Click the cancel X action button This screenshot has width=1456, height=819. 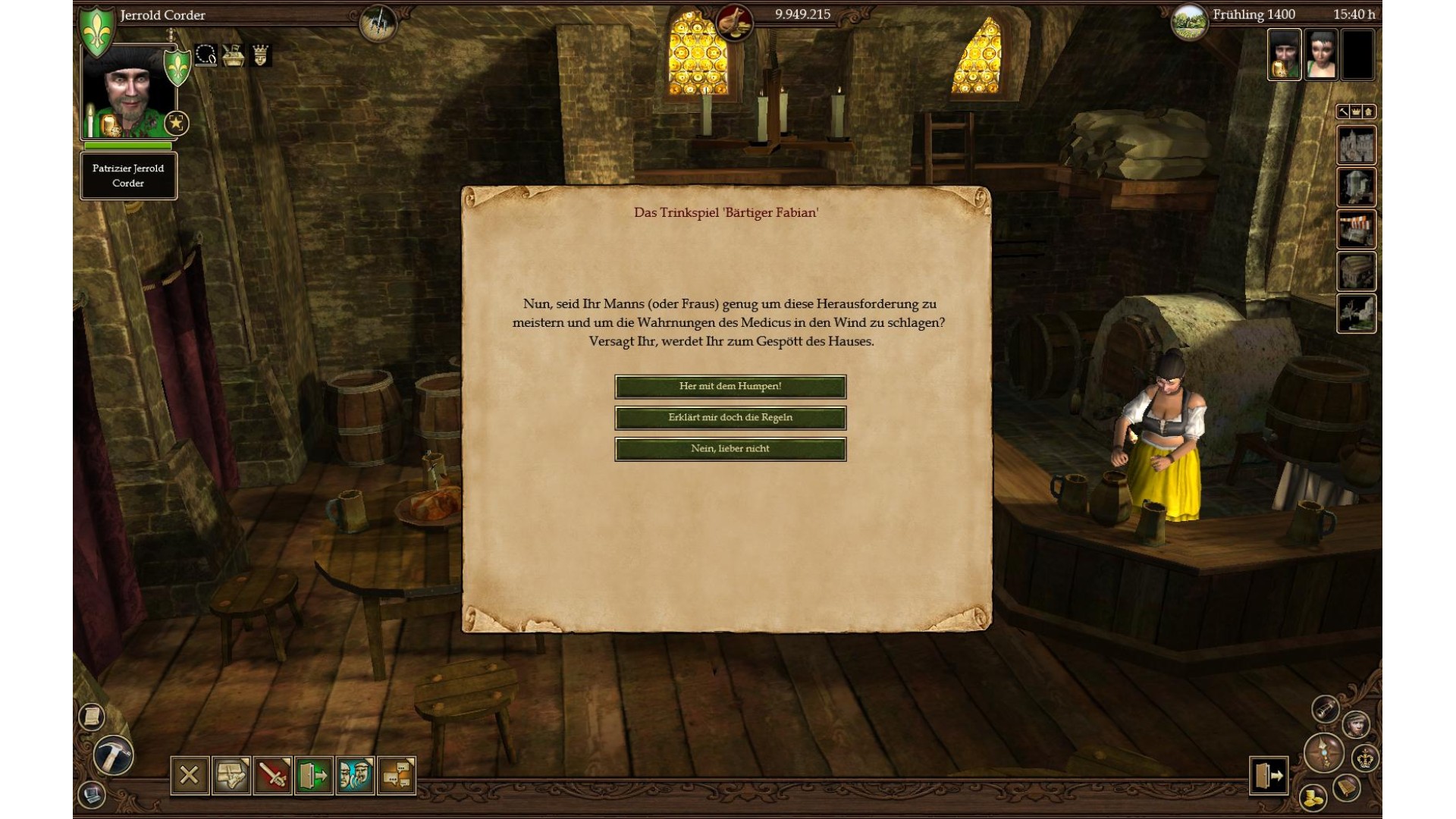(189, 775)
